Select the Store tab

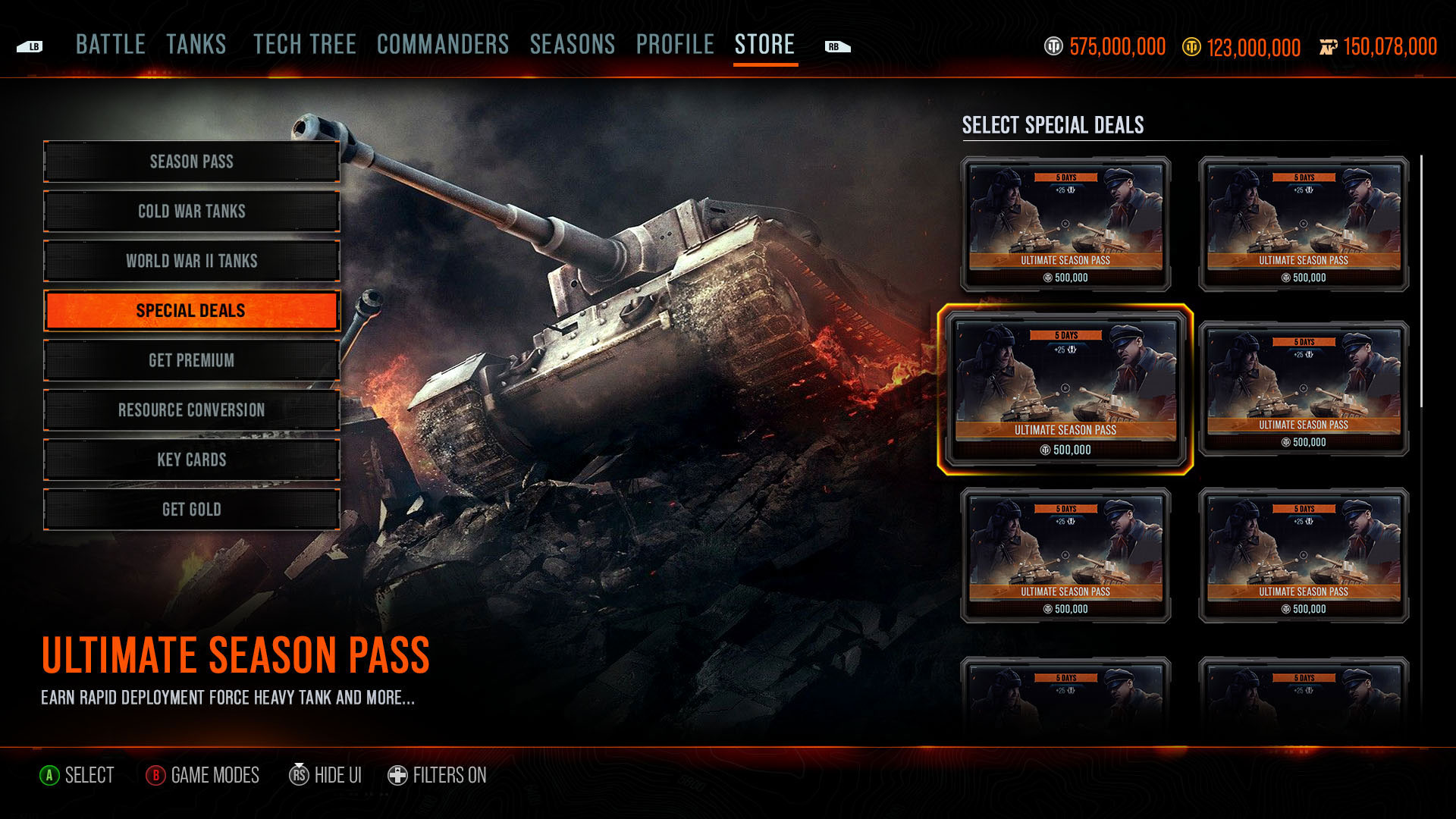tap(764, 45)
